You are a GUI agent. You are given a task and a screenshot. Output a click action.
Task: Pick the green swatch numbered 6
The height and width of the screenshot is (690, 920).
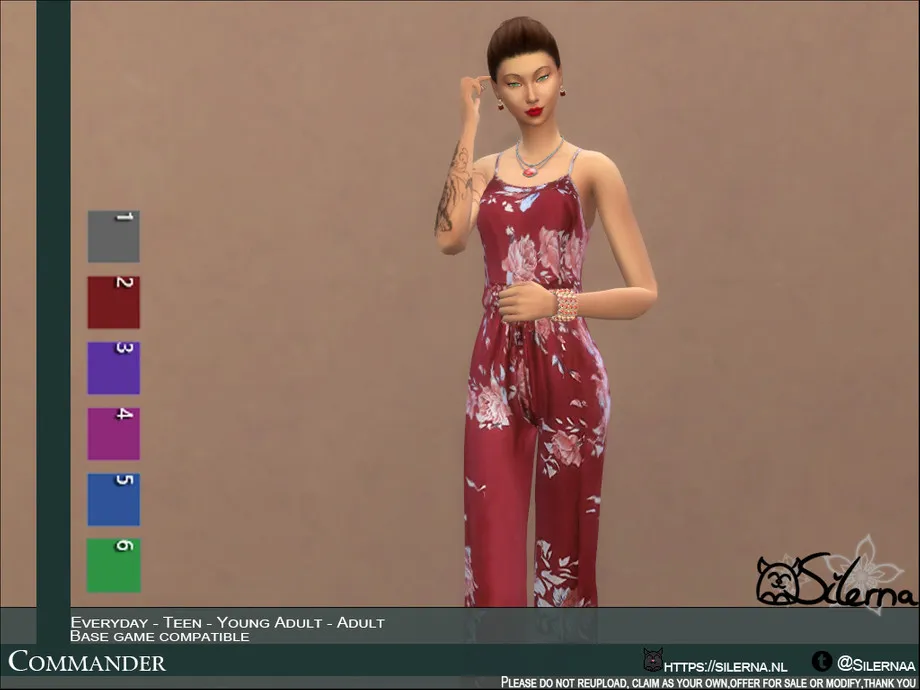pos(113,565)
